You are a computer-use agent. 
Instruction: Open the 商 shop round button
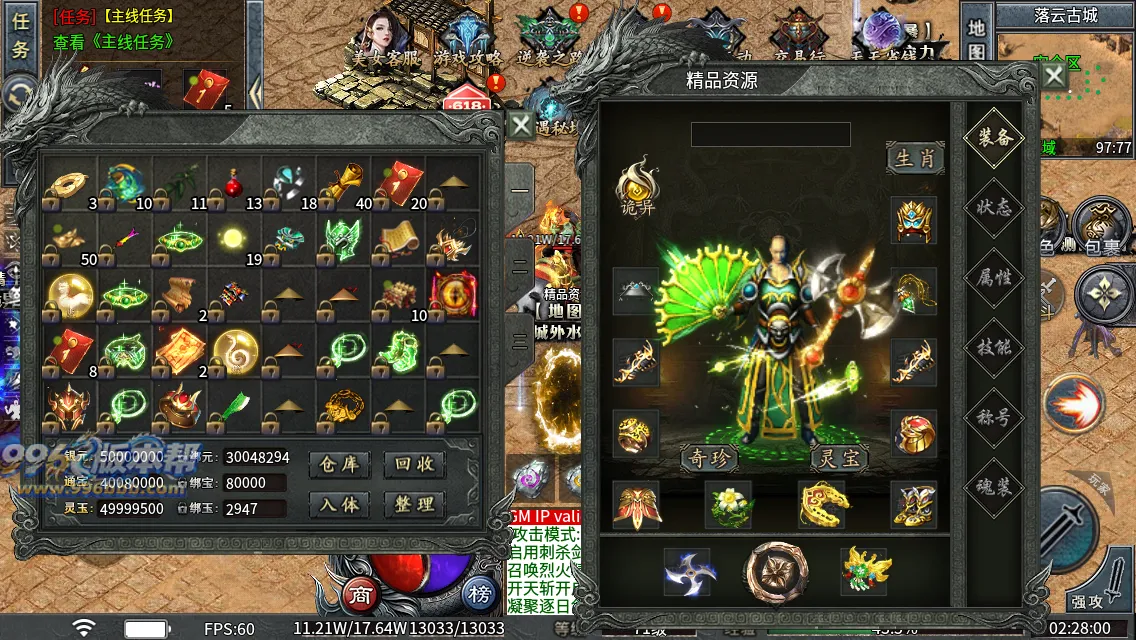click(x=360, y=595)
